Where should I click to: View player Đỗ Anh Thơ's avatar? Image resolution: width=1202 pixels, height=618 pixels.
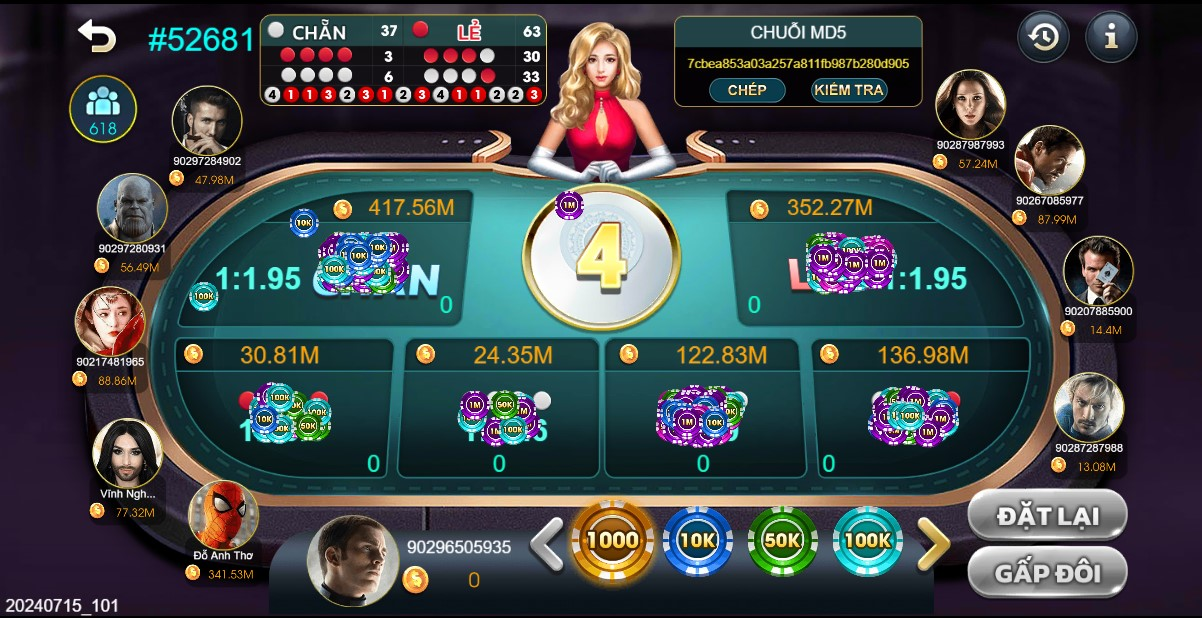coord(223,514)
